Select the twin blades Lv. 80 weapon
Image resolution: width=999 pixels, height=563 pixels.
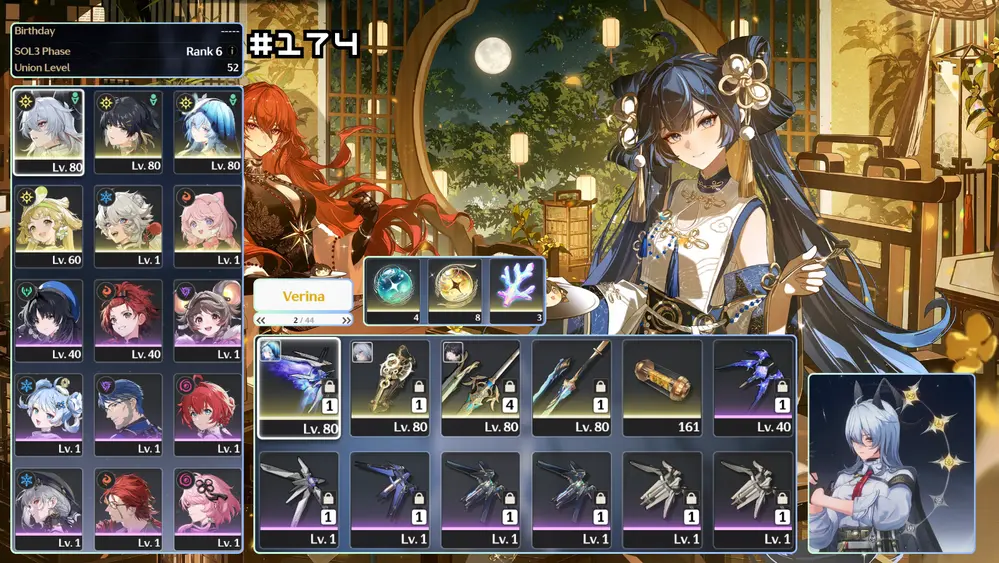click(572, 387)
